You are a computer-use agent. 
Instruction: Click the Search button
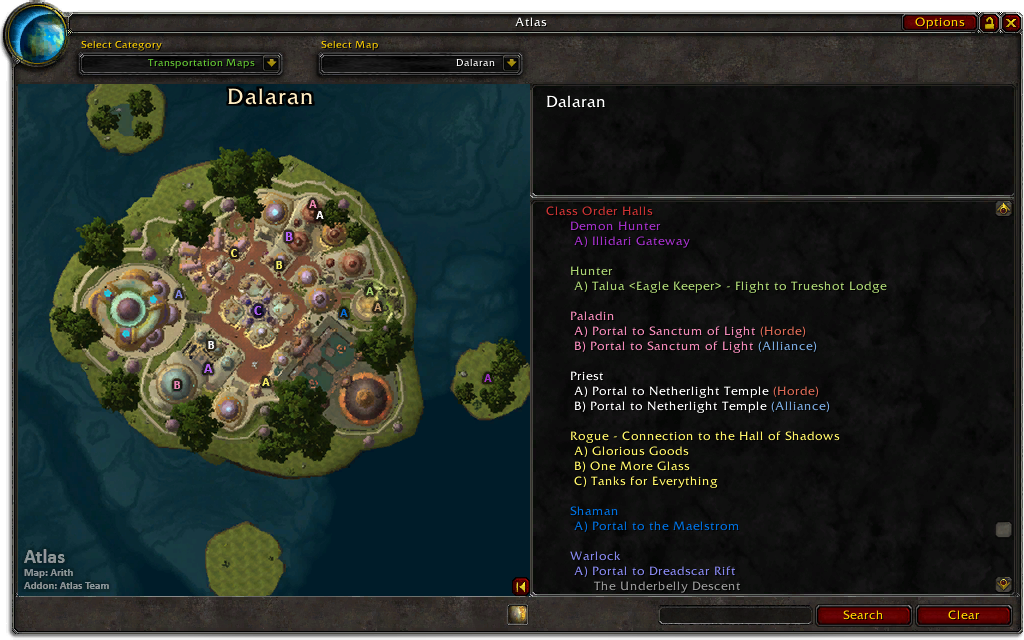tap(863, 615)
